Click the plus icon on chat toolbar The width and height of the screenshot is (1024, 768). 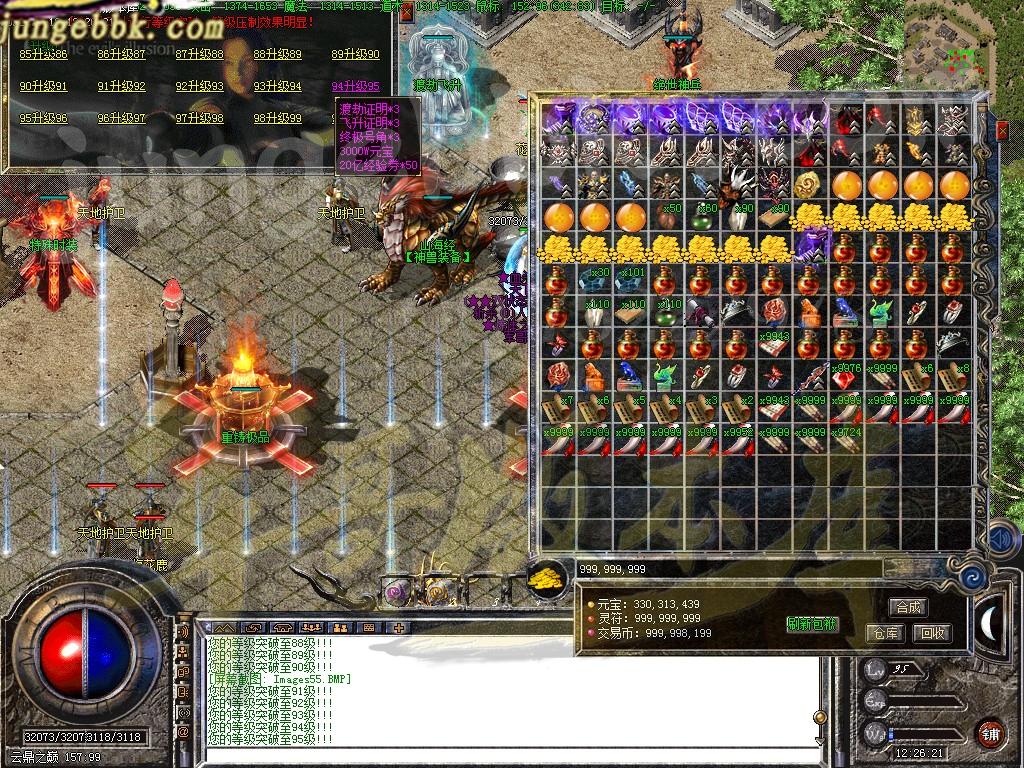point(398,628)
